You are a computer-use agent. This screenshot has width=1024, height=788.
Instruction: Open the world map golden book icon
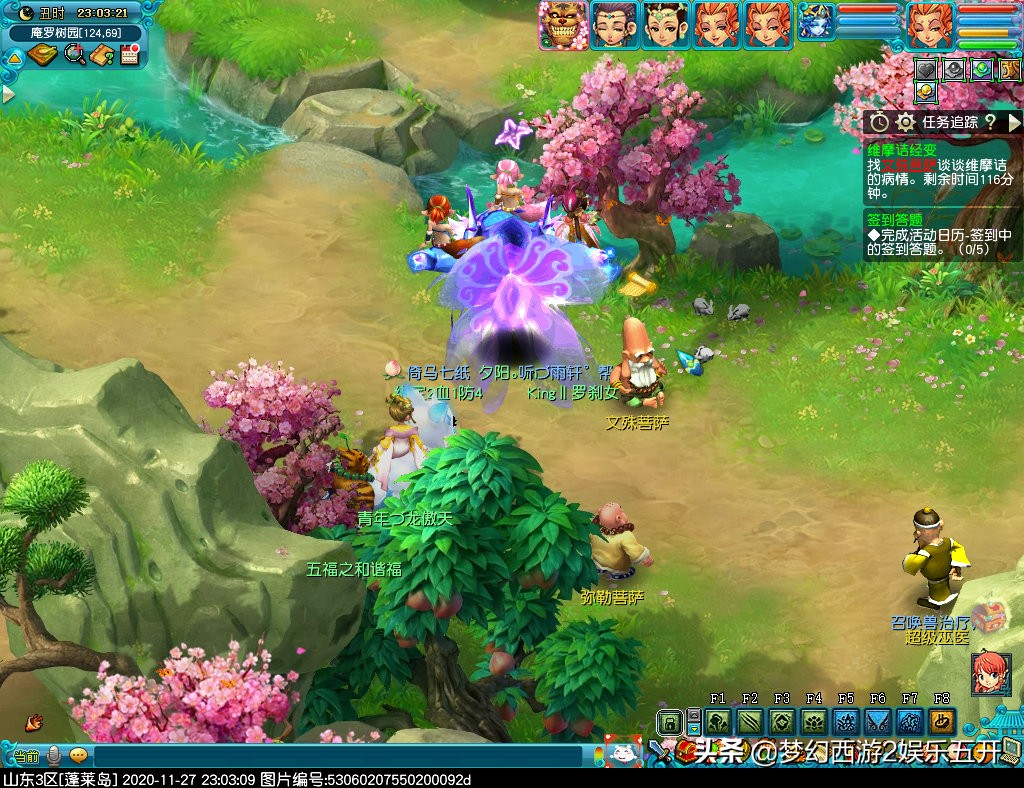pyautogui.click(x=42, y=55)
